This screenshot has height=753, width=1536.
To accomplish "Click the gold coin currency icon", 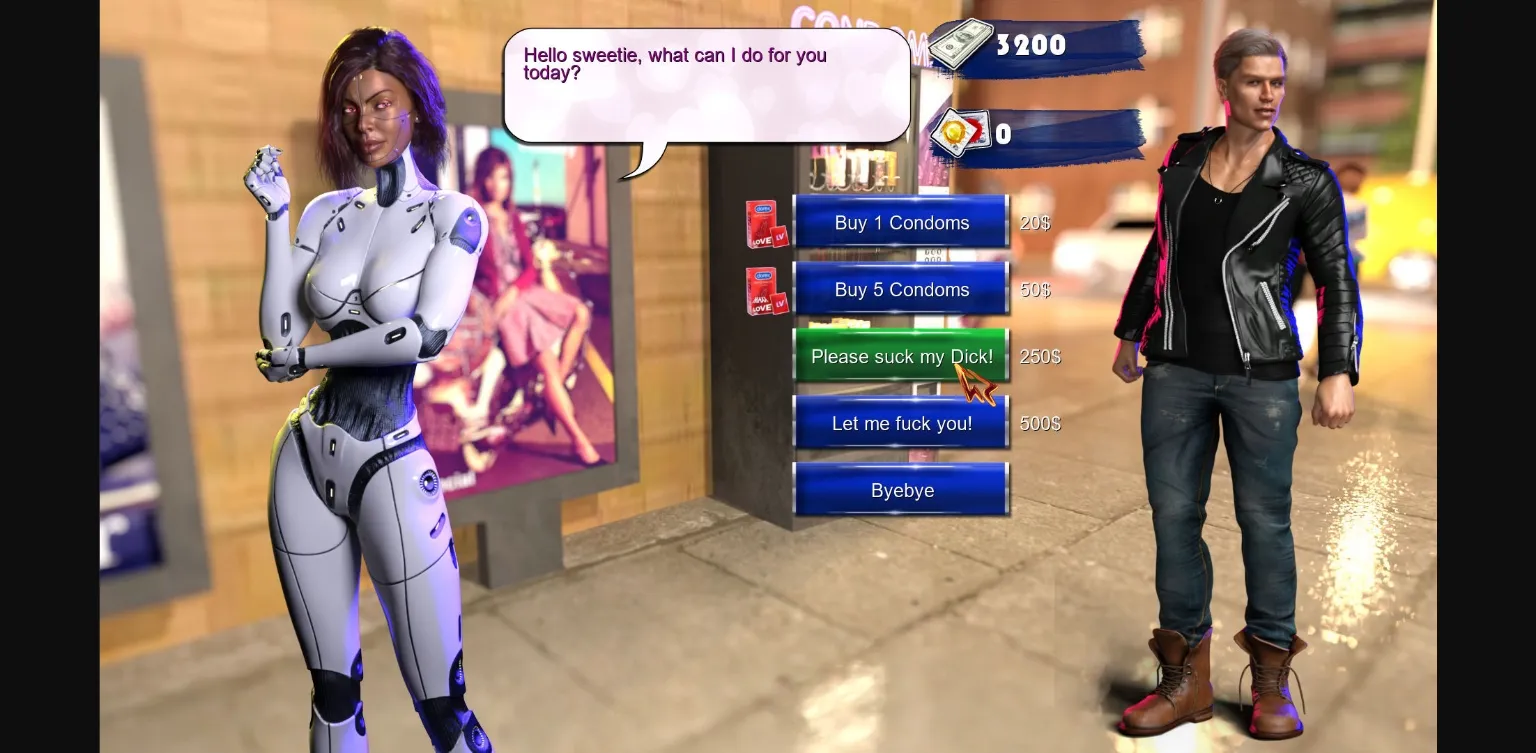I will tap(956, 132).
